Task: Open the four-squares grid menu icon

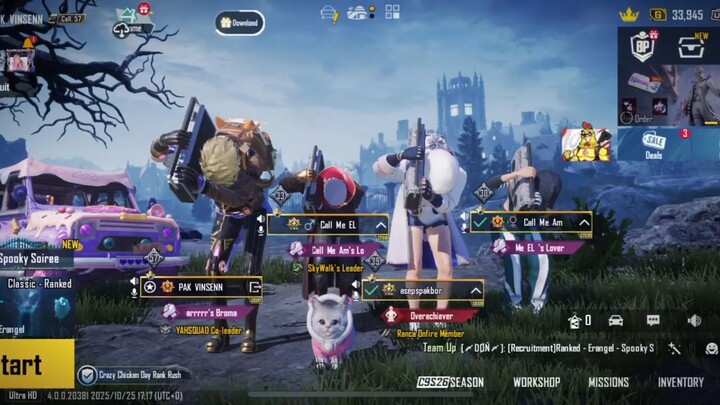Action: pyautogui.click(x=392, y=12)
